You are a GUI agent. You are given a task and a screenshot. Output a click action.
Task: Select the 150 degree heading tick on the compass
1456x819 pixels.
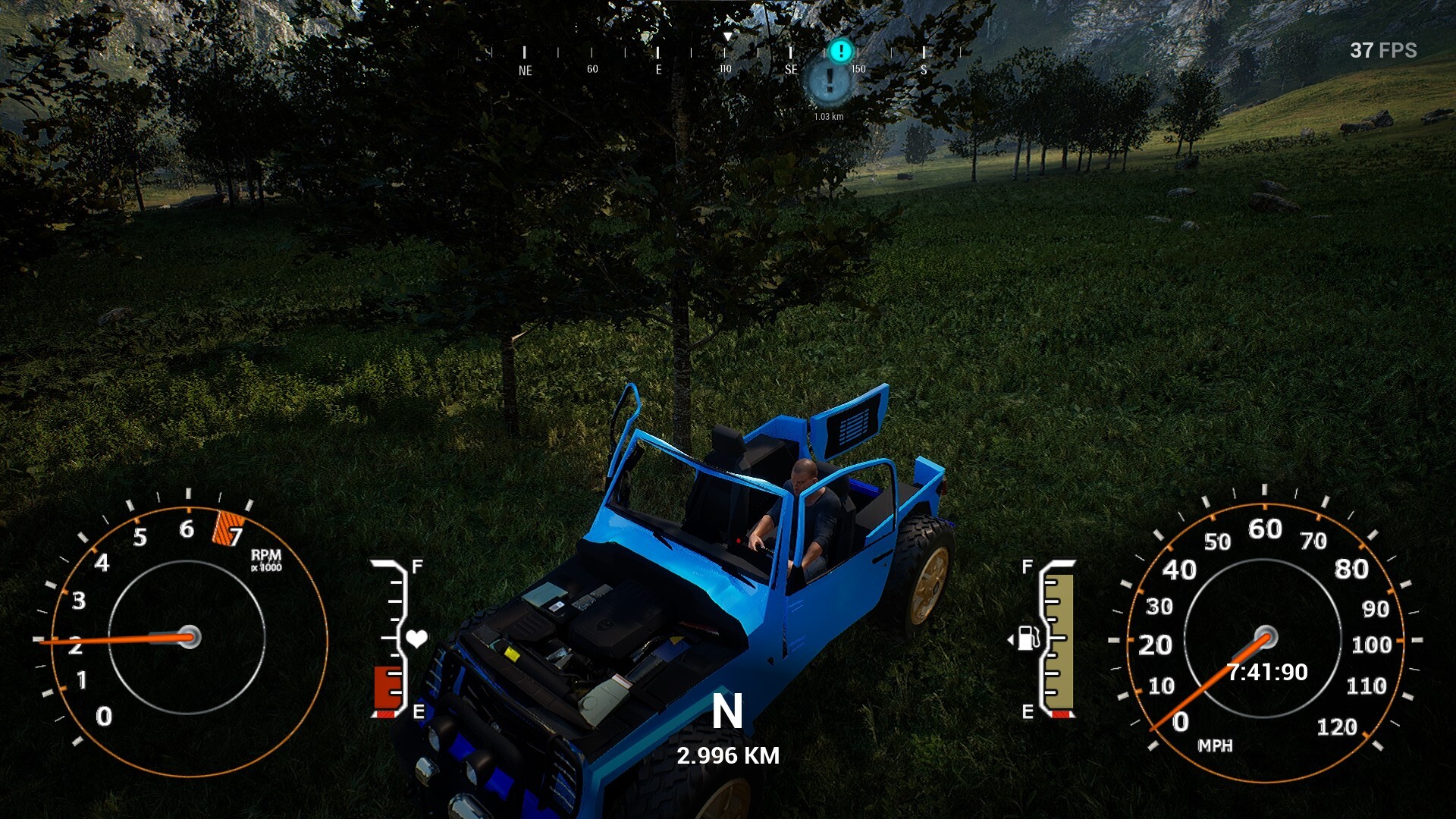pos(857,68)
